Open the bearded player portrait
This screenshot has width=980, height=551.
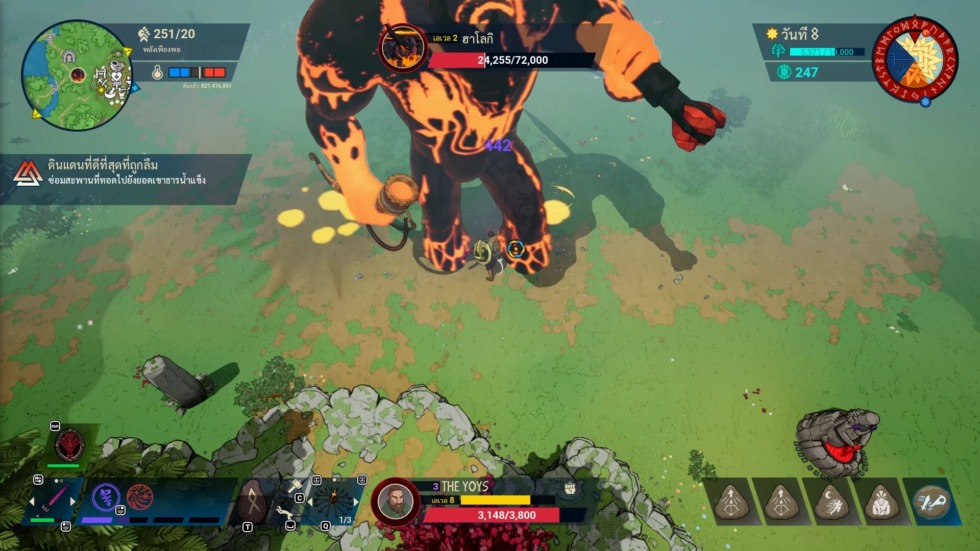click(395, 501)
